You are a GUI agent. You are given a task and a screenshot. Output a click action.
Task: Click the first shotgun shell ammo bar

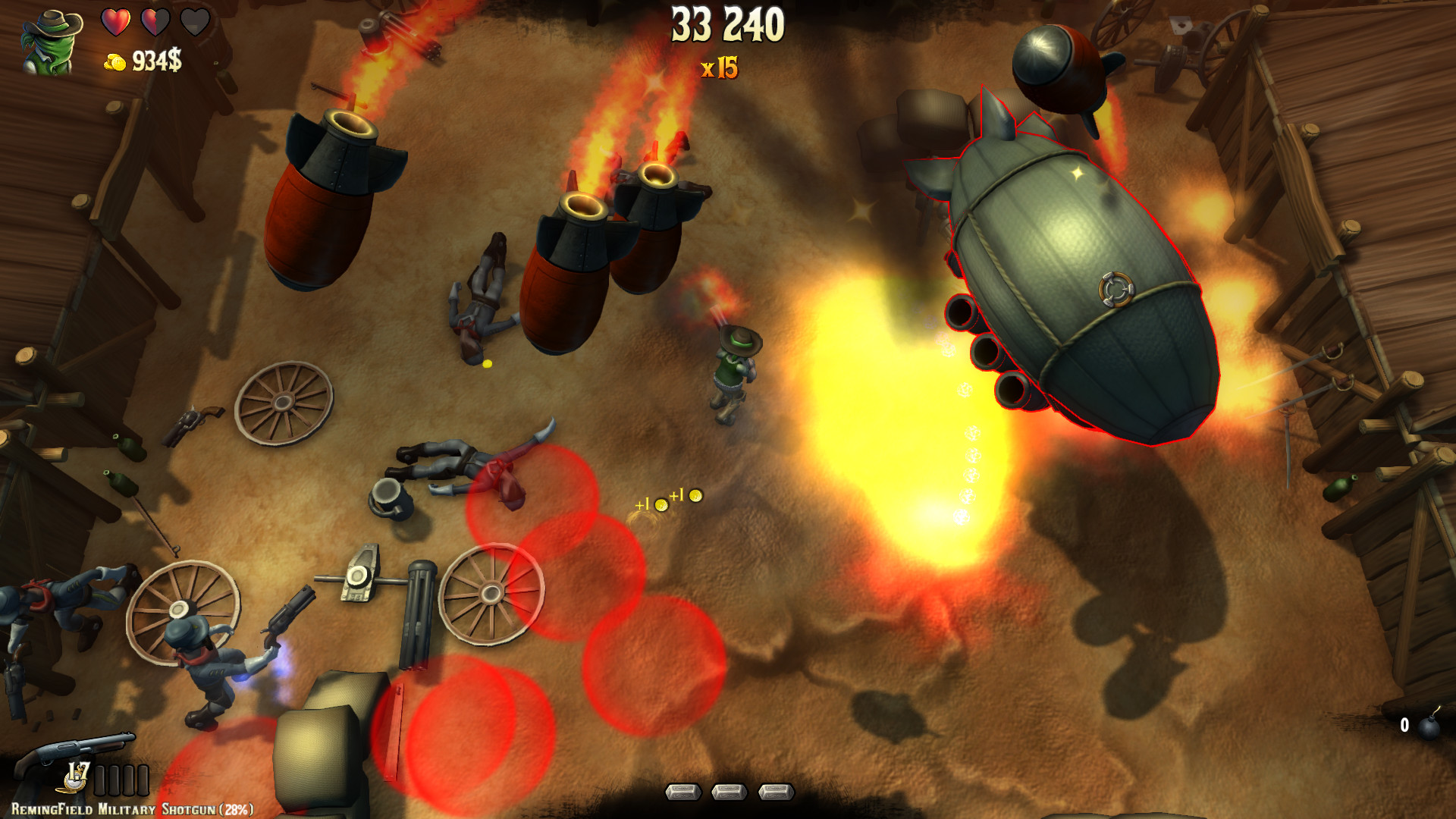click(99, 780)
